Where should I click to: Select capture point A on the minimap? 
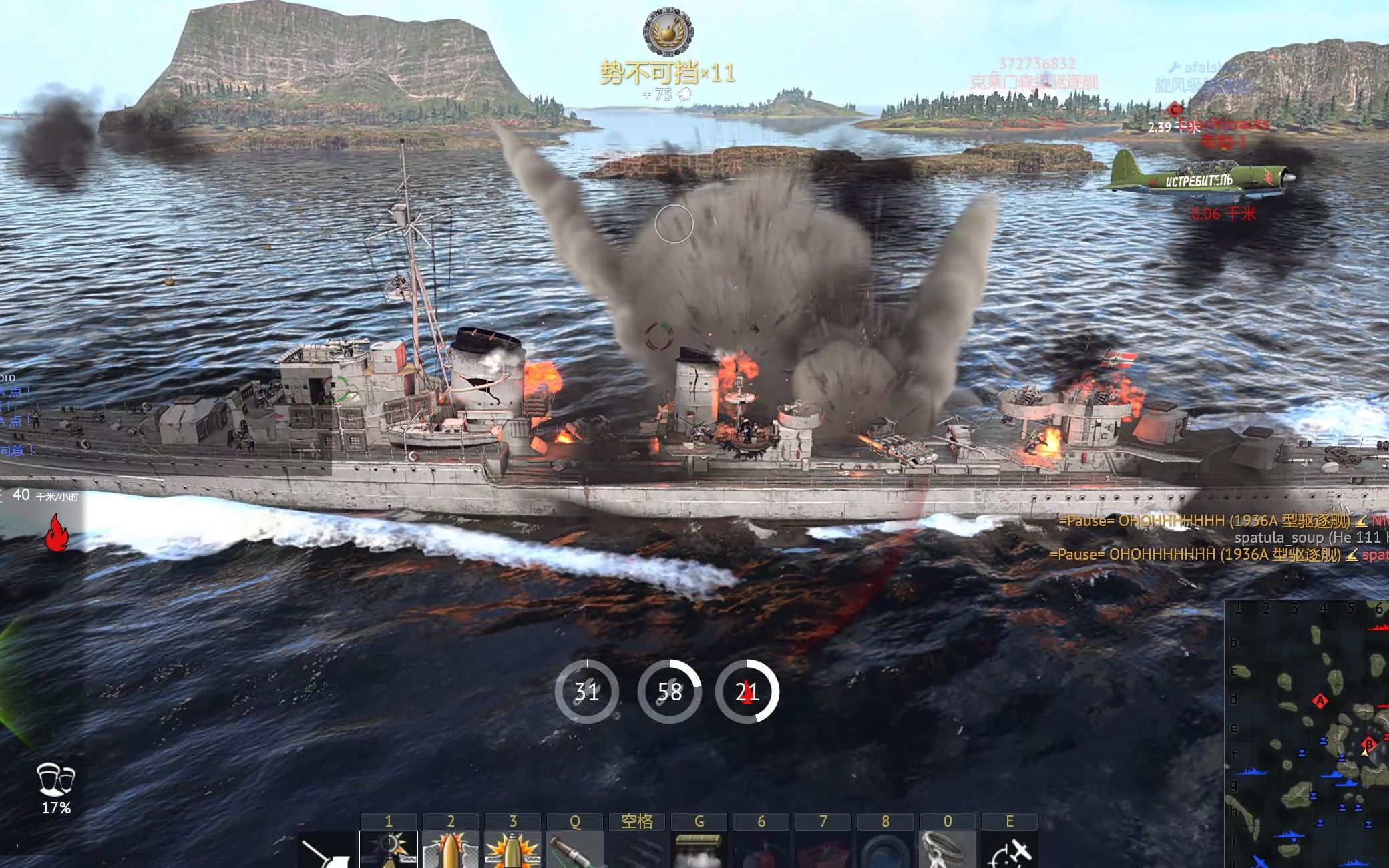(x=1320, y=701)
